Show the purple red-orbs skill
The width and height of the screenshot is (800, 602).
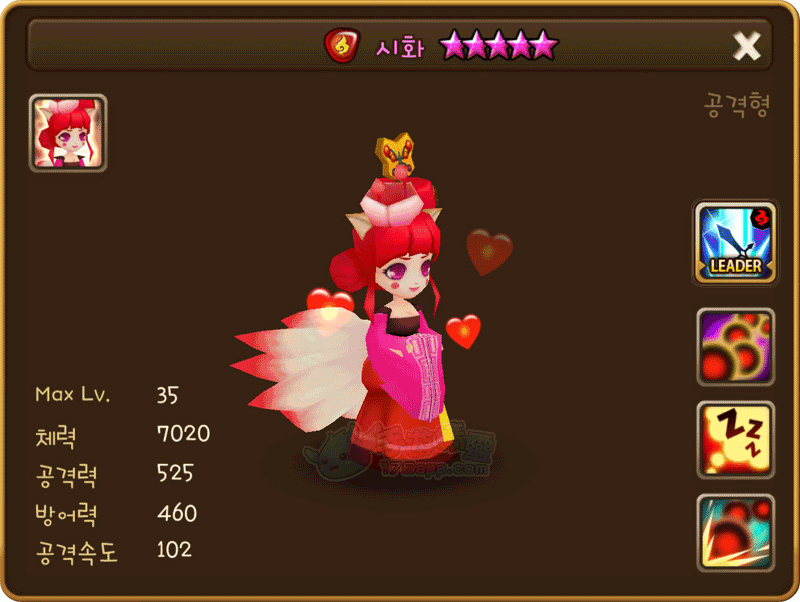(735, 347)
